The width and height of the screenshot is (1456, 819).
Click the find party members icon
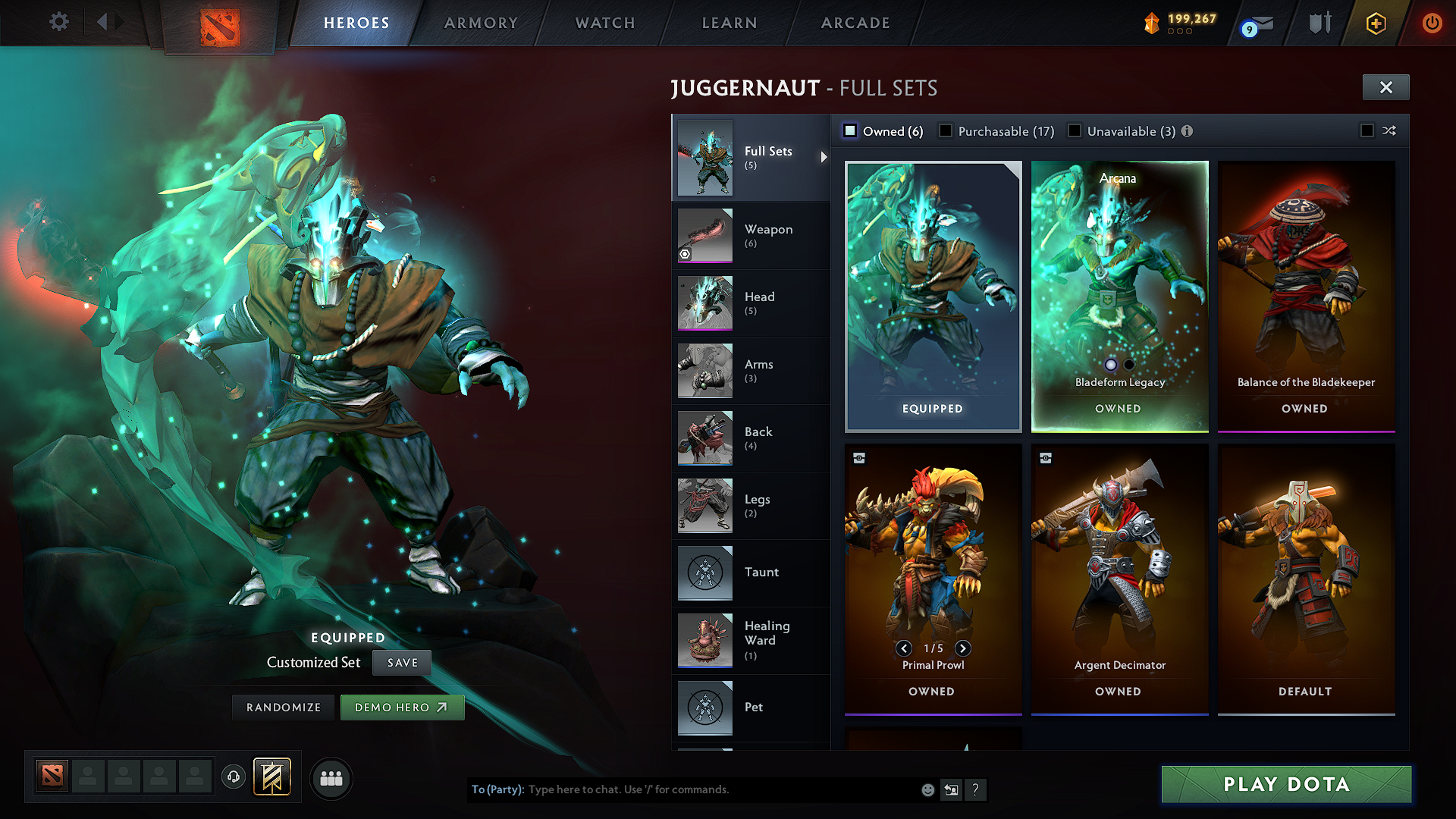coord(331,778)
